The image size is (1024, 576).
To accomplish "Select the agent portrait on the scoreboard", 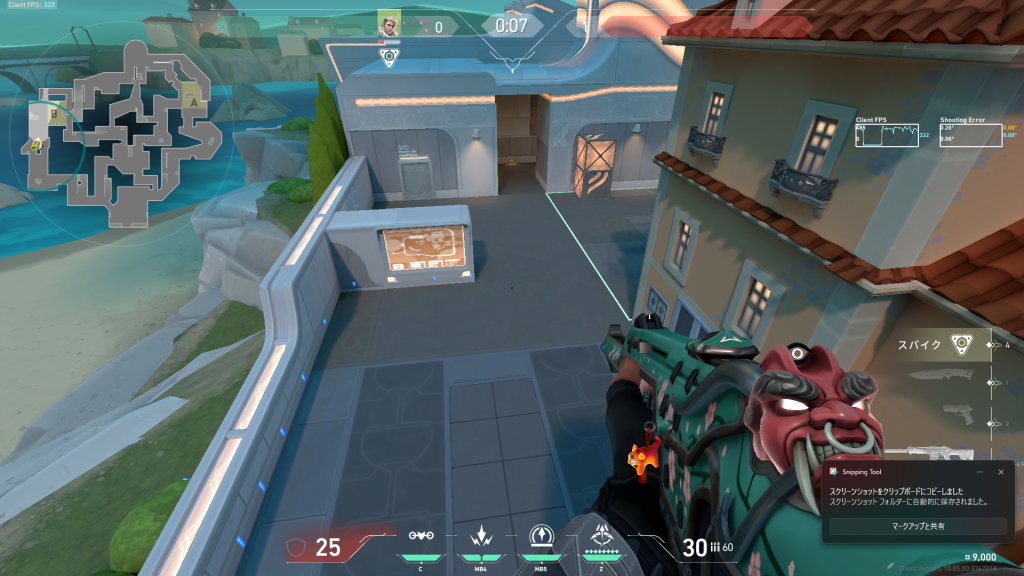I will (x=389, y=24).
